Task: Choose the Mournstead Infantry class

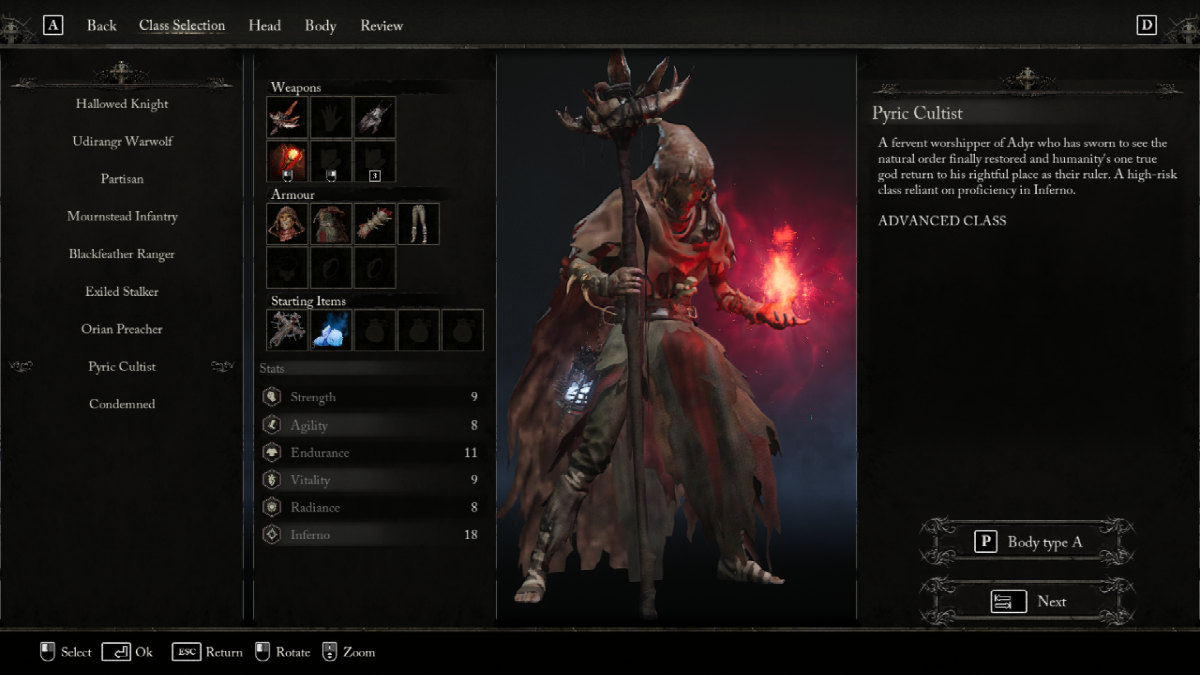Action: pos(122,217)
